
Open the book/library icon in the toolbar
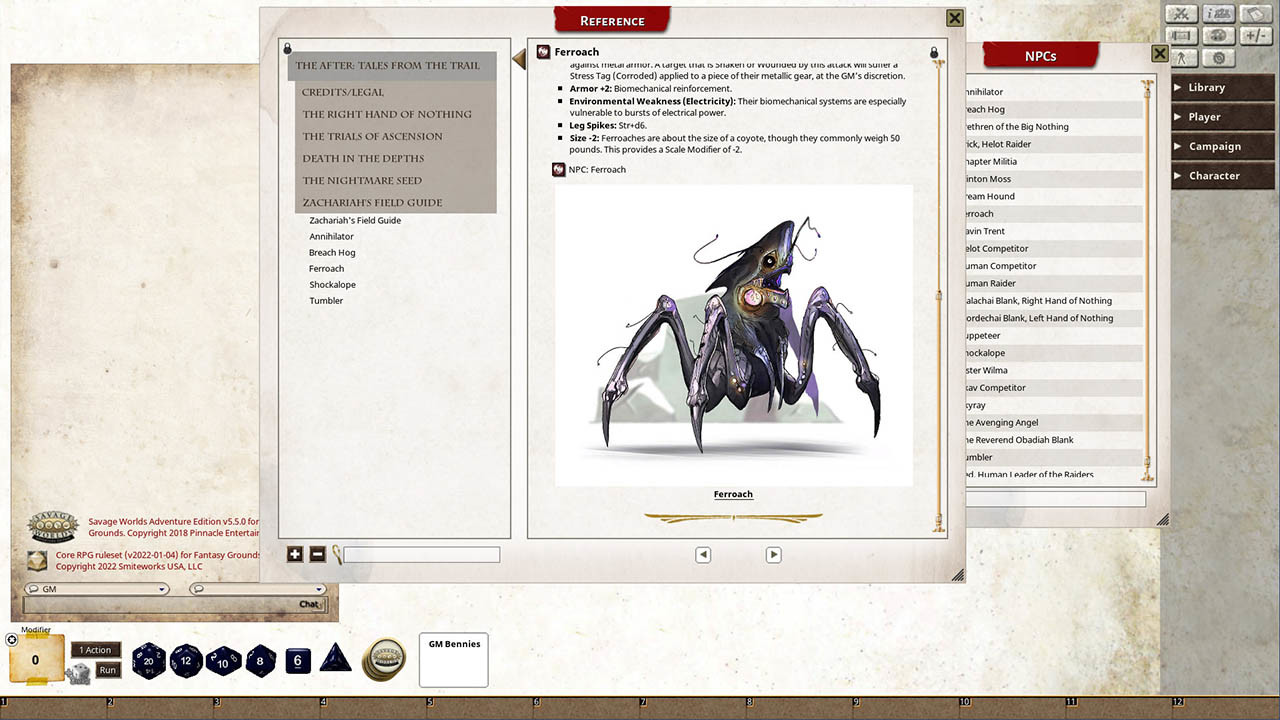coord(1256,14)
